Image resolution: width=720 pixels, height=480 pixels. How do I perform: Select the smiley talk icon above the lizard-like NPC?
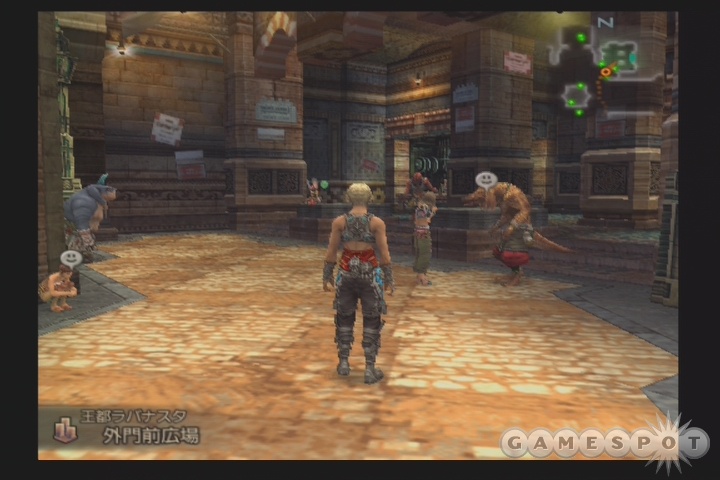(486, 181)
